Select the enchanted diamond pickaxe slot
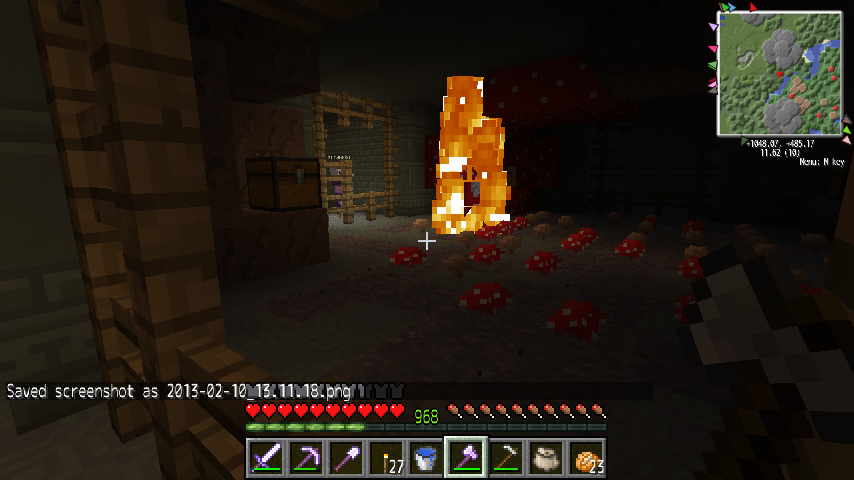 tap(306, 458)
